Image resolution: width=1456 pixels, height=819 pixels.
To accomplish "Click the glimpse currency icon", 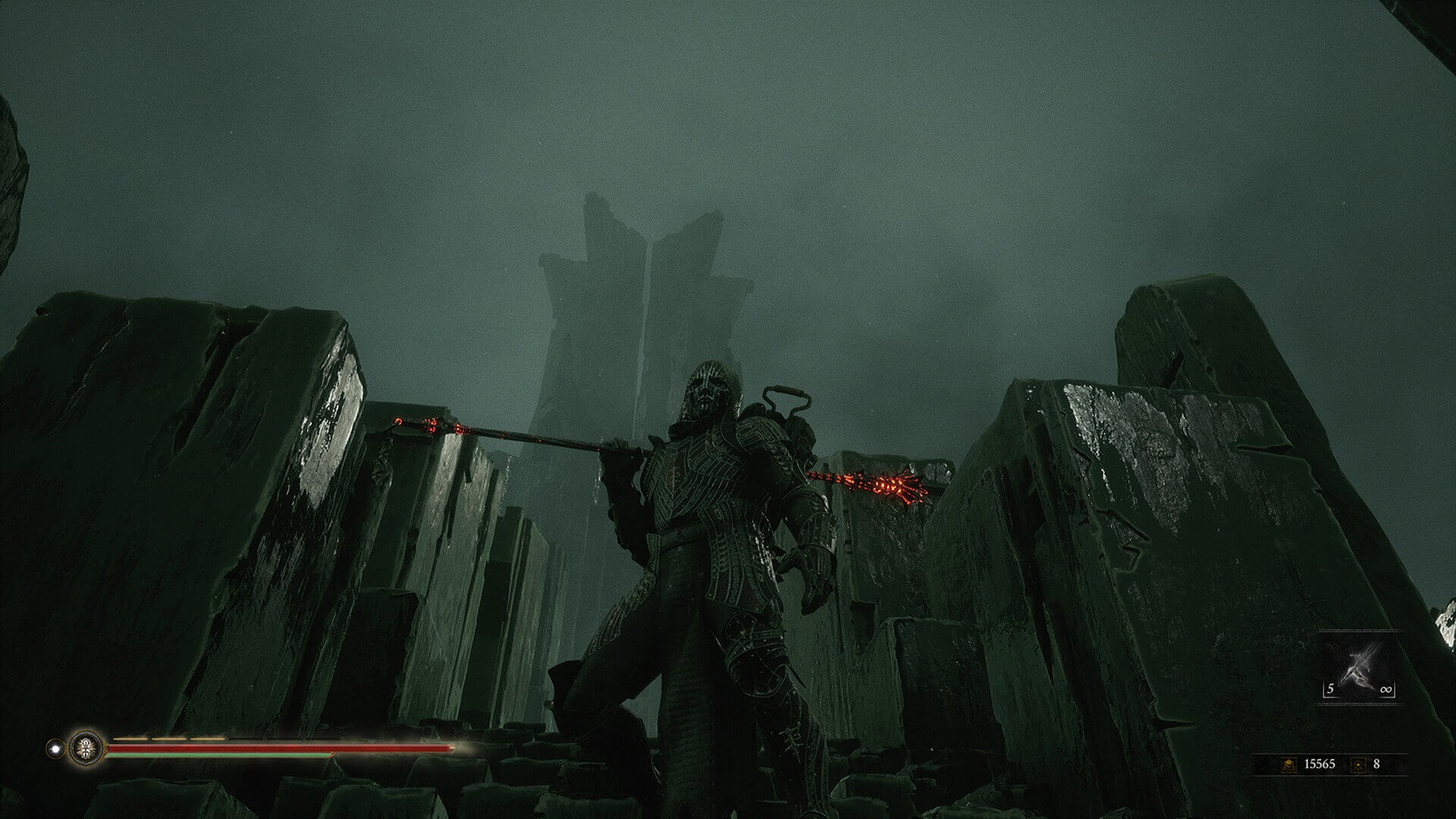I will point(1358,764).
